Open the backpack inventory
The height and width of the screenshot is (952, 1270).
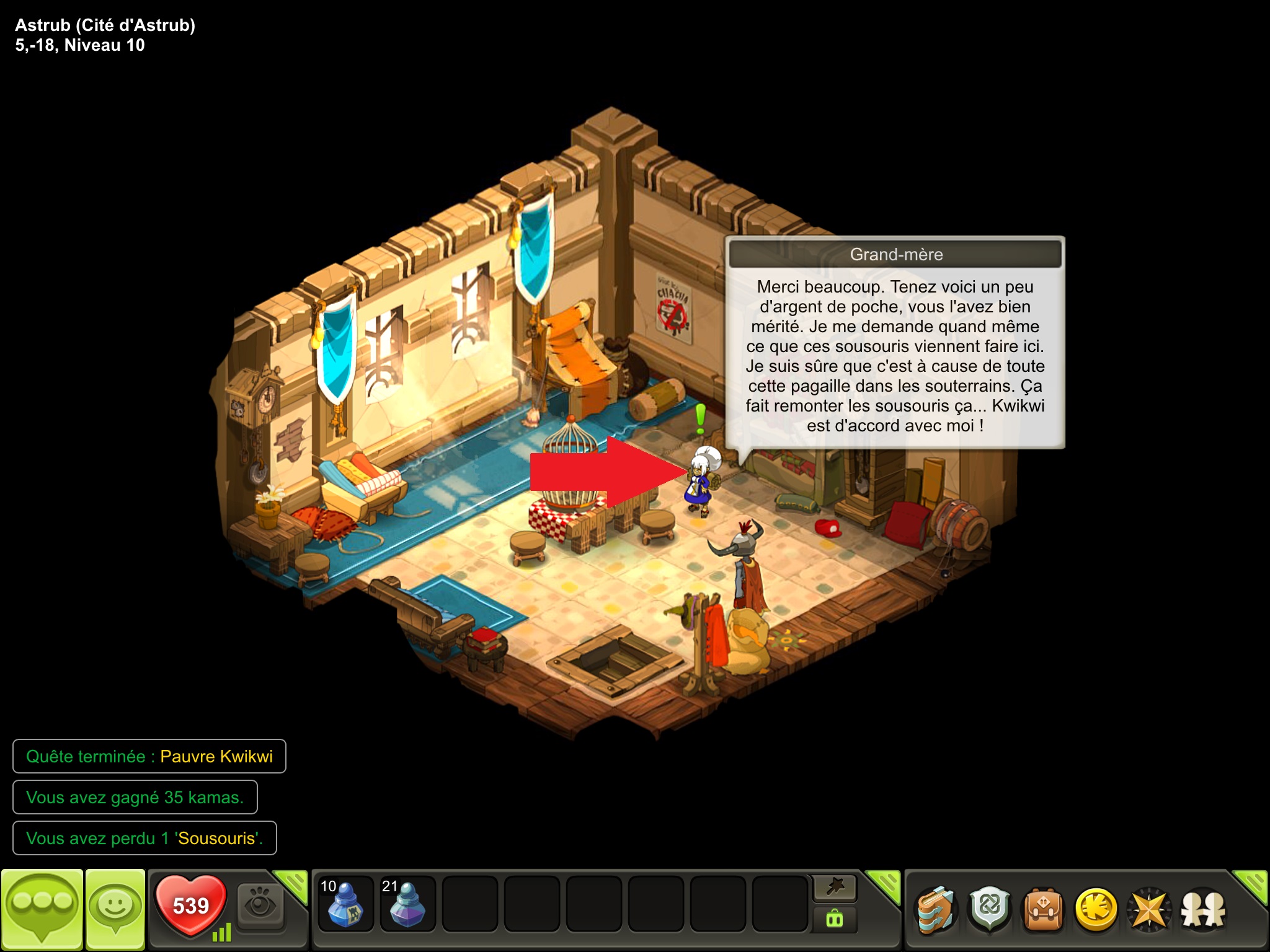(1043, 910)
